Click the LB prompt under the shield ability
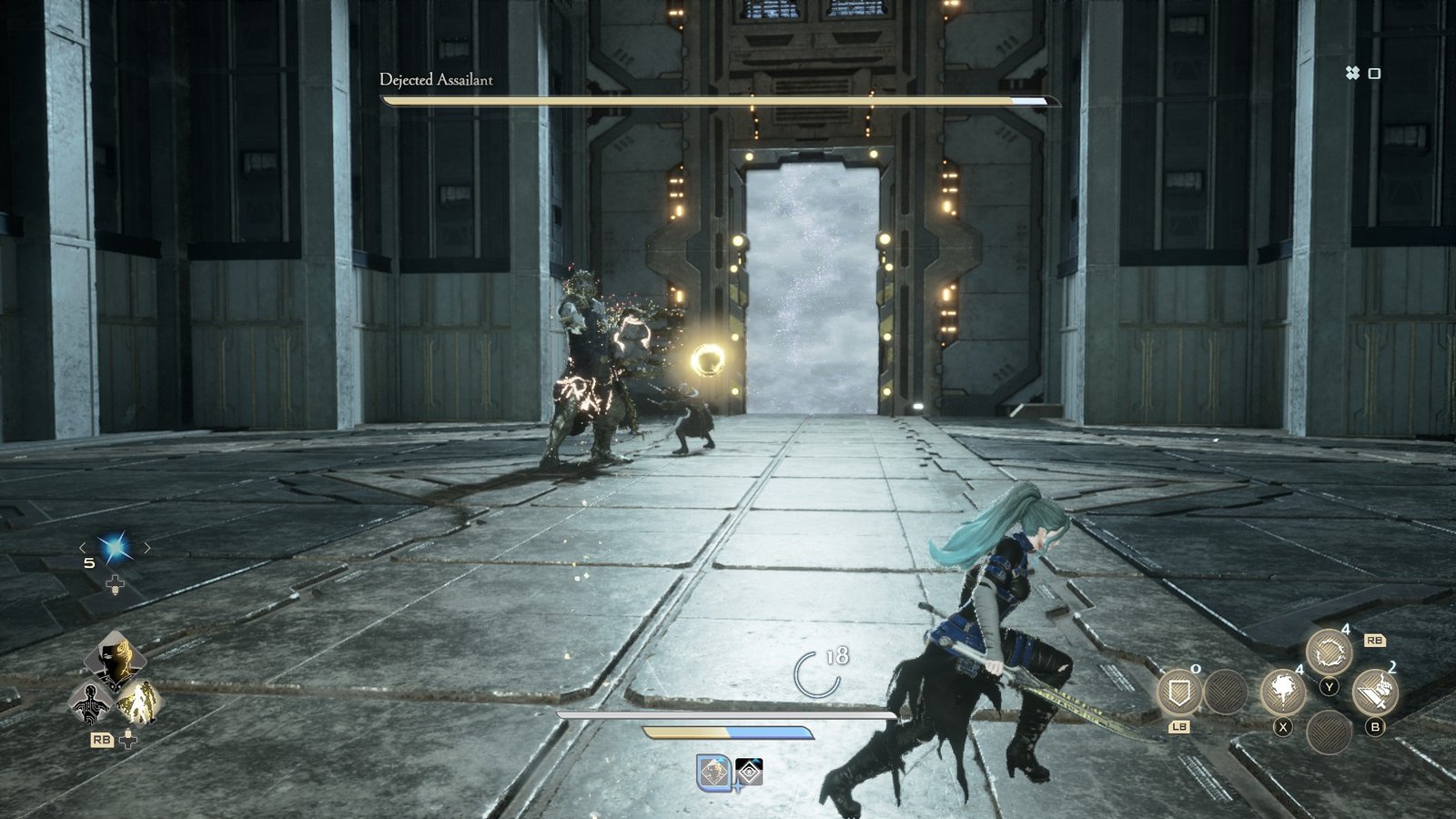The width and height of the screenshot is (1456, 819). click(1180, 727)
